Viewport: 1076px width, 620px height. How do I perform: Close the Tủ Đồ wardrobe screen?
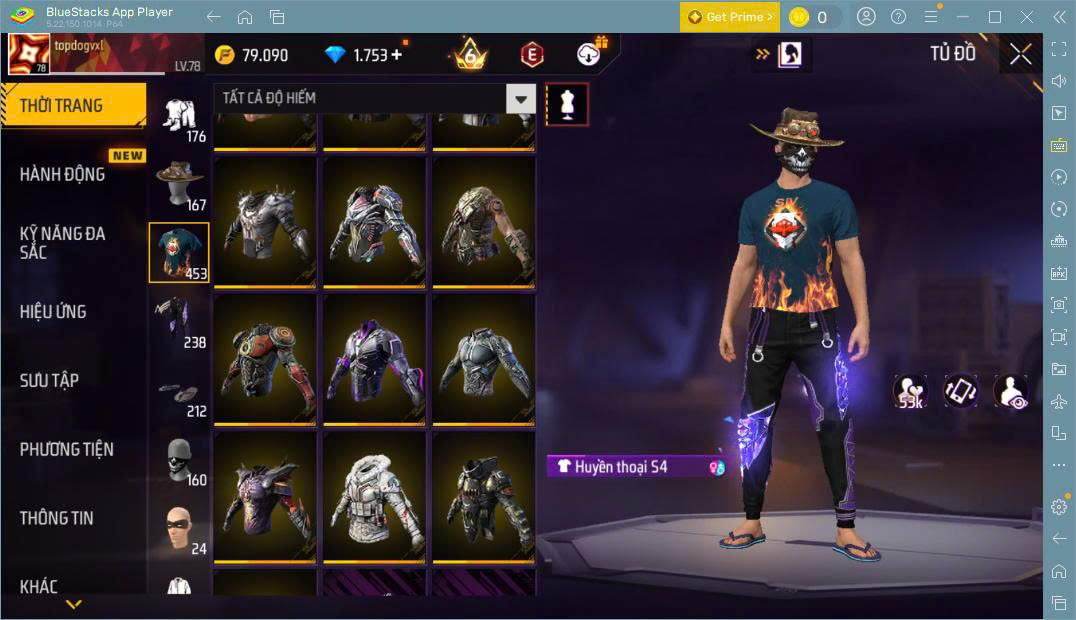pyautogui.click(x=1020, y=54)
